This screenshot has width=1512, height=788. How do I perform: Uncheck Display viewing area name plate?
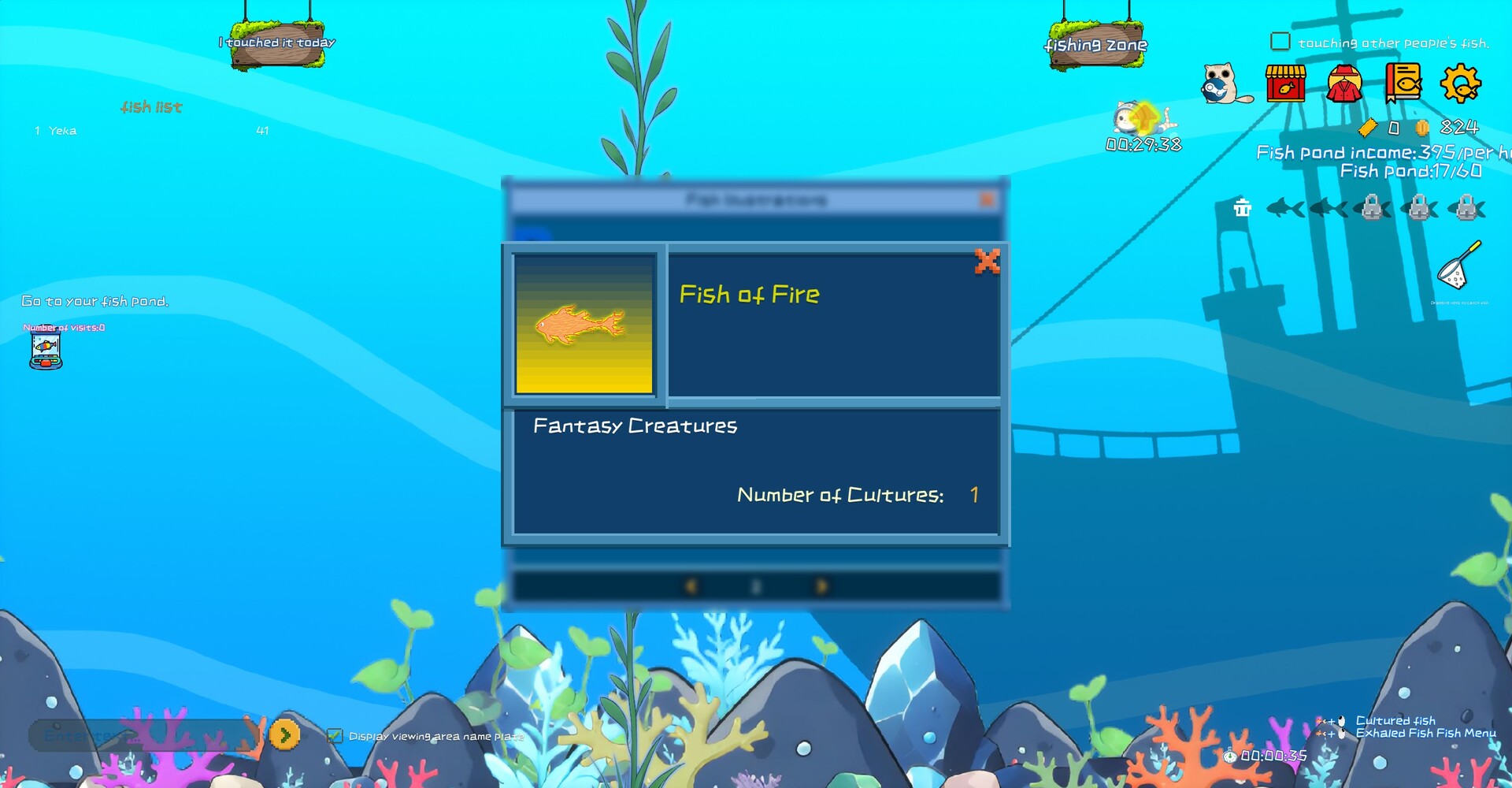coord(336,735)
